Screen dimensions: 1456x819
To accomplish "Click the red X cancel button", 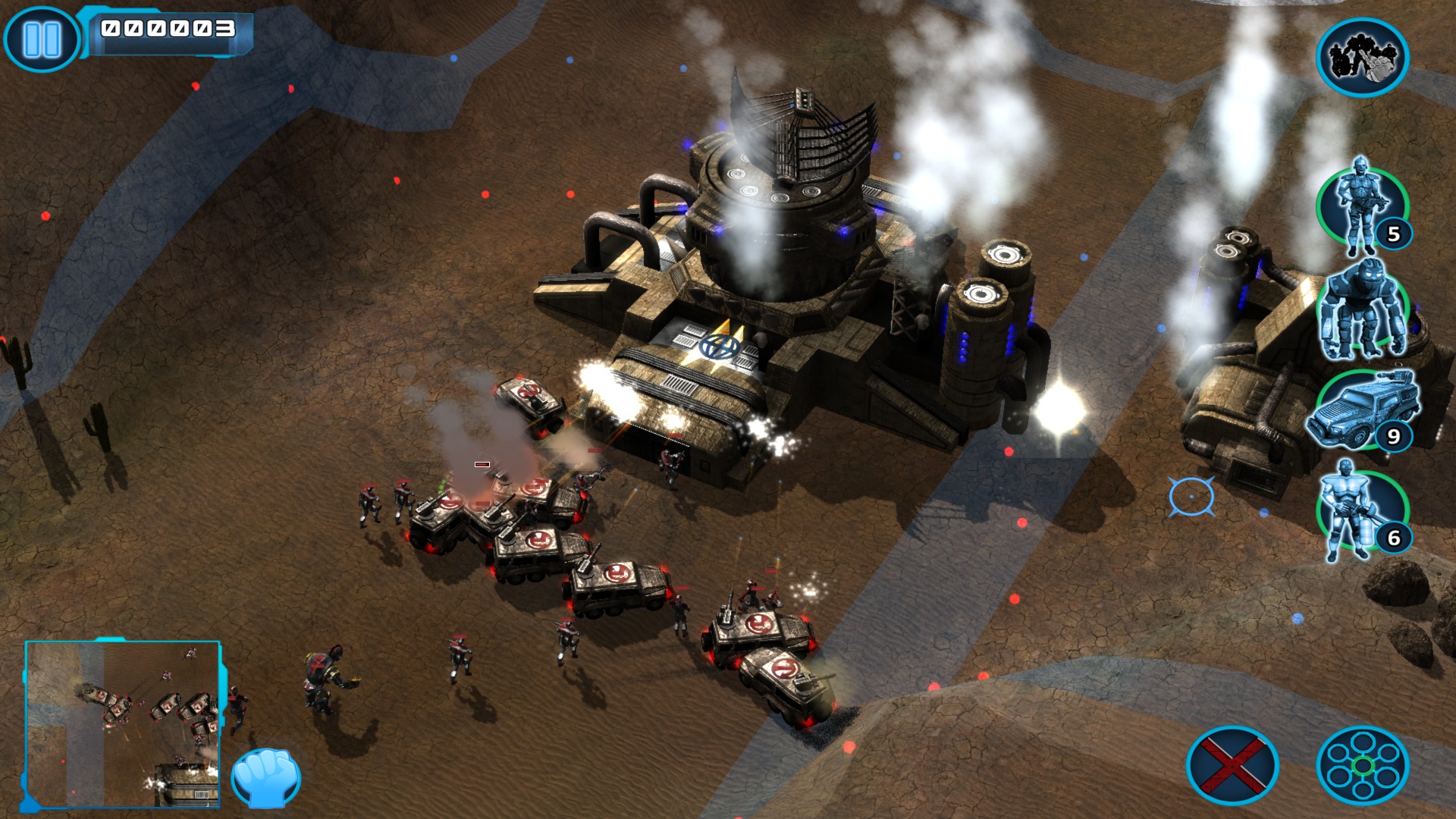I will tap(1232, 765).
